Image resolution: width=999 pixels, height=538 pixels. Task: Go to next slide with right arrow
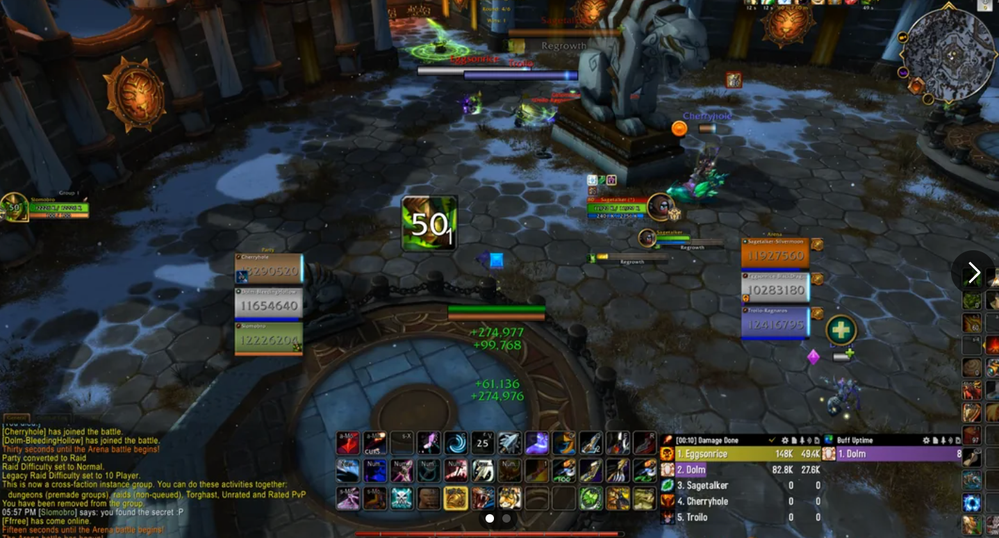coord(974,272)
